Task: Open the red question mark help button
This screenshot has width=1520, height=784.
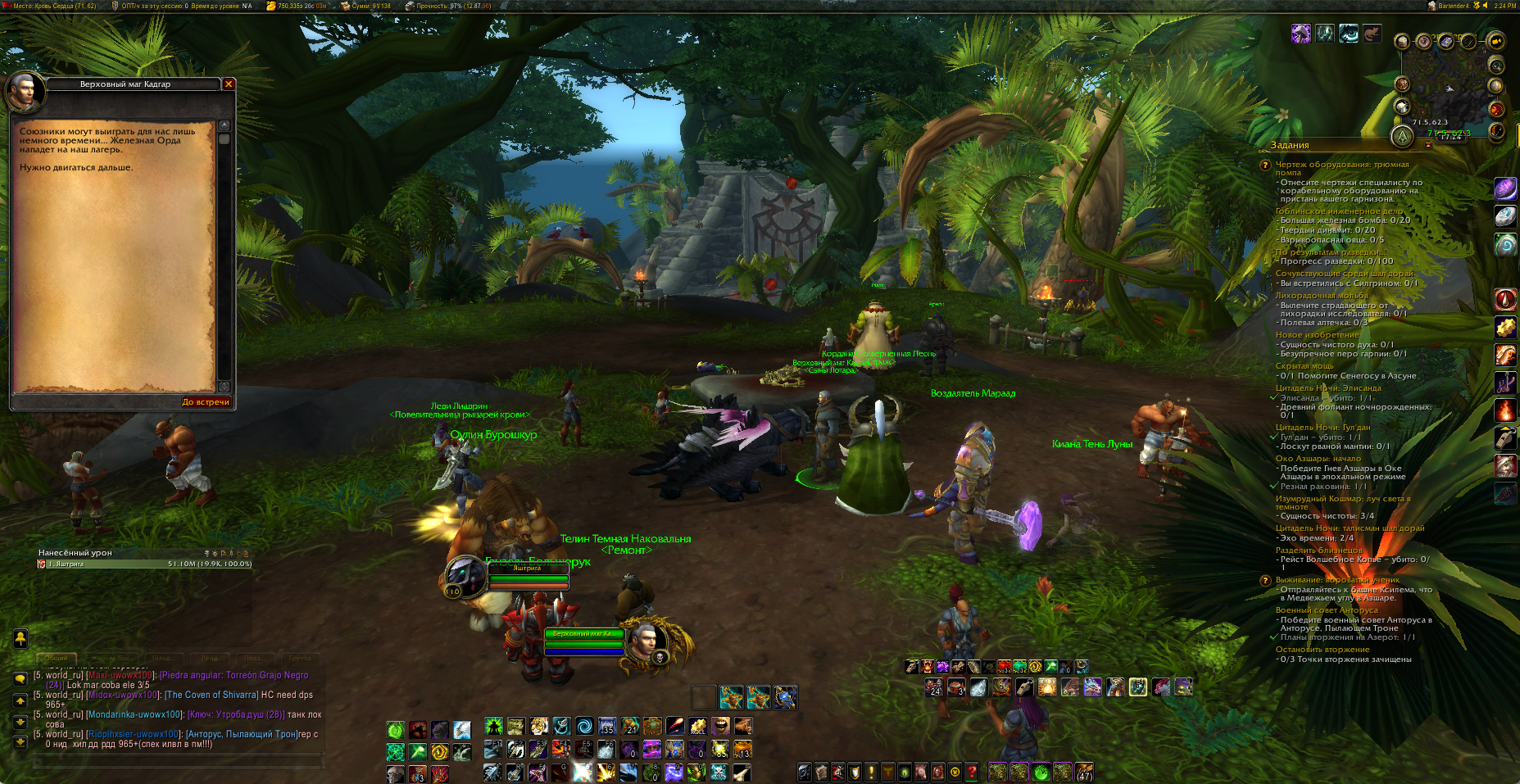Action: point(972,772)
